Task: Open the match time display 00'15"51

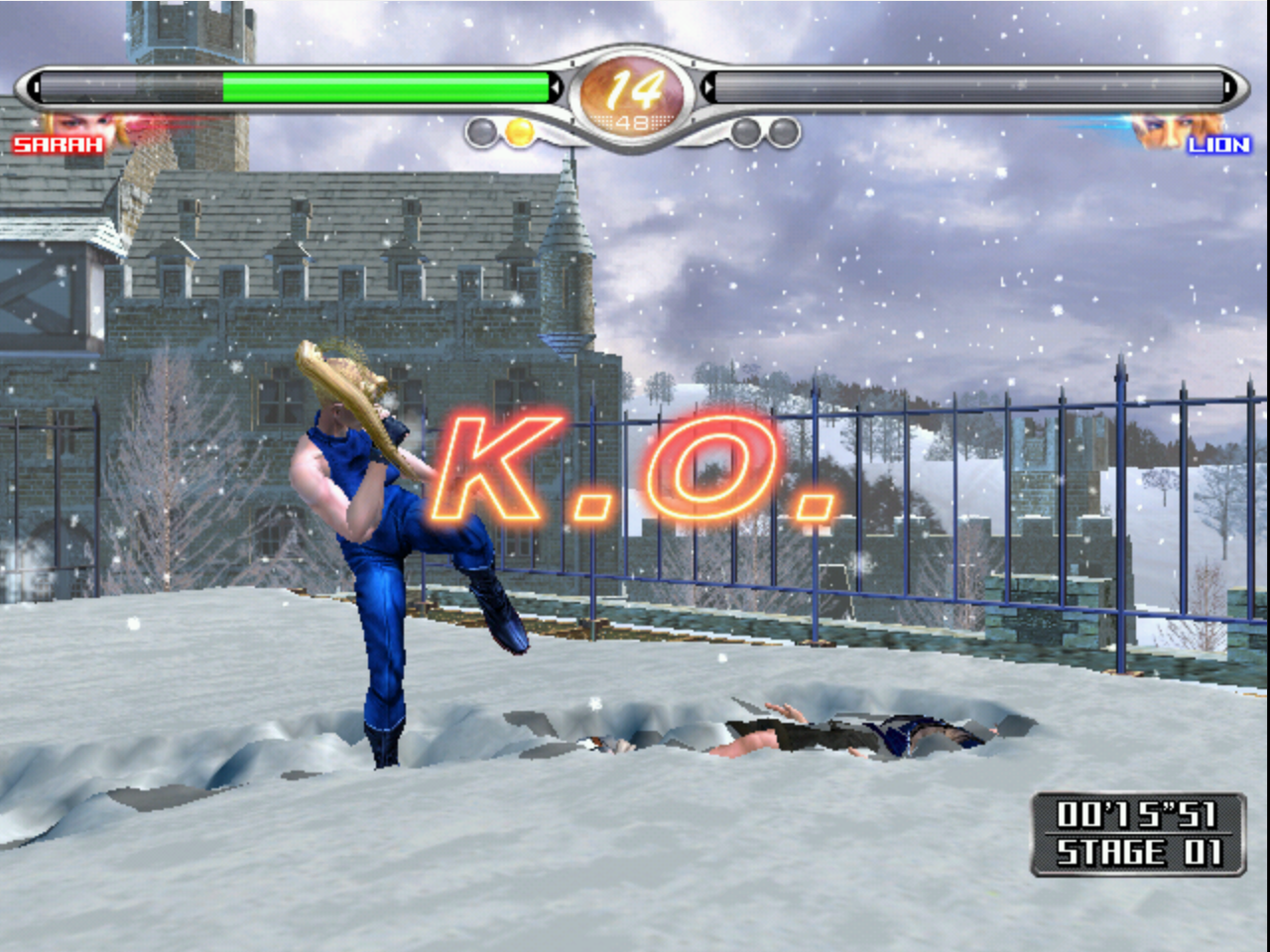Action: tap(1137, 815)
